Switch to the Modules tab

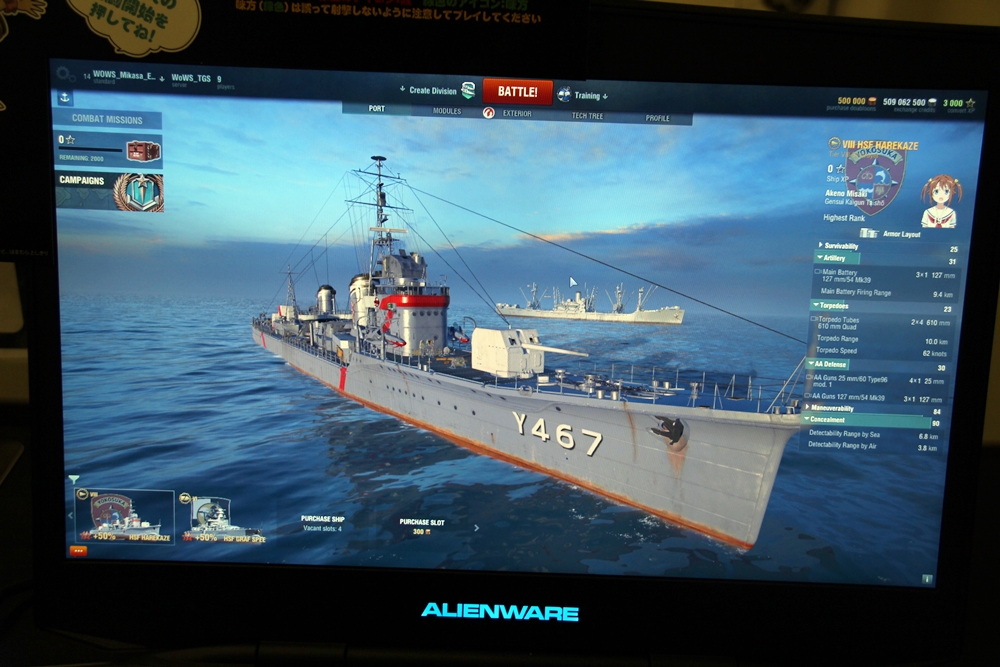(447, 111)
